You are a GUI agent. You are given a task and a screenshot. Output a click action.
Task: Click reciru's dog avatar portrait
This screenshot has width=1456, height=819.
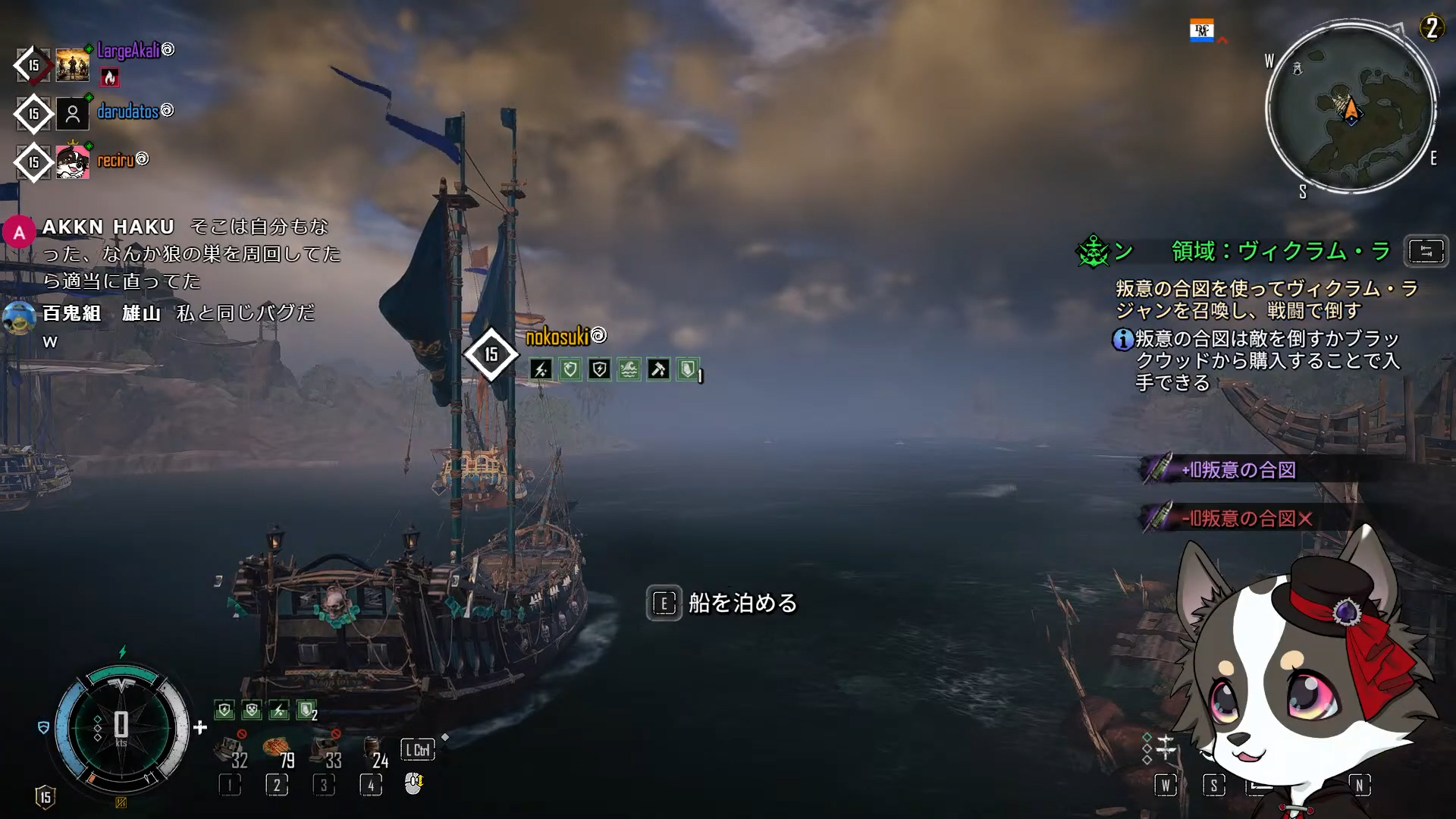pos(73,162)
